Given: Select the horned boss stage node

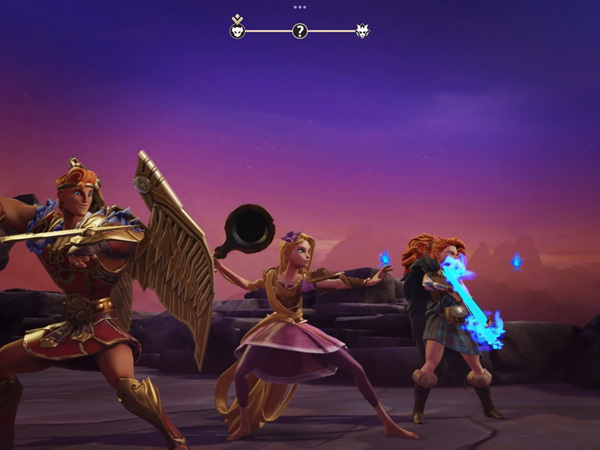Looking at the screenshot, I should click(362, 31).
